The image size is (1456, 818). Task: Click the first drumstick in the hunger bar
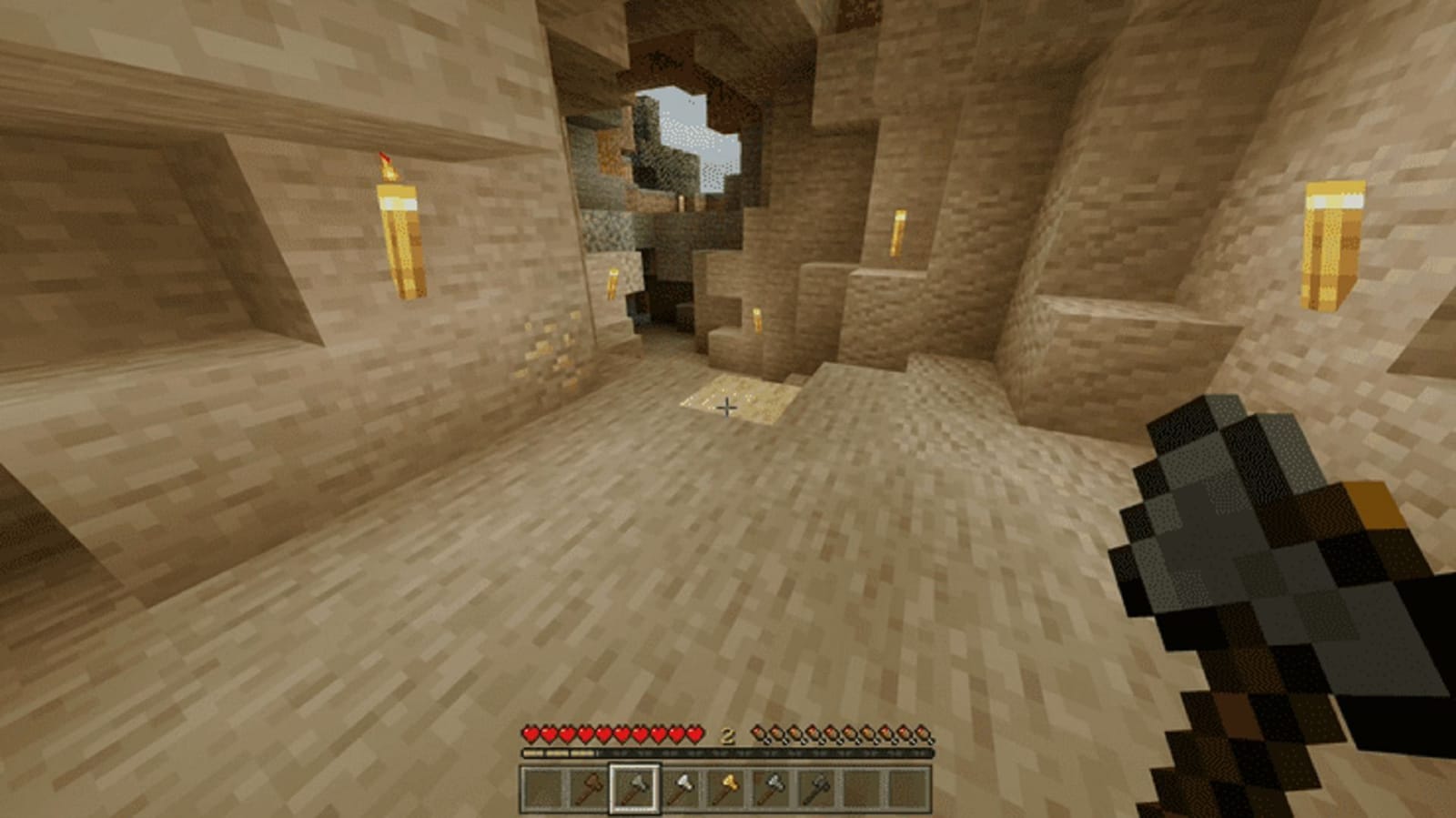tap(758, 734)
